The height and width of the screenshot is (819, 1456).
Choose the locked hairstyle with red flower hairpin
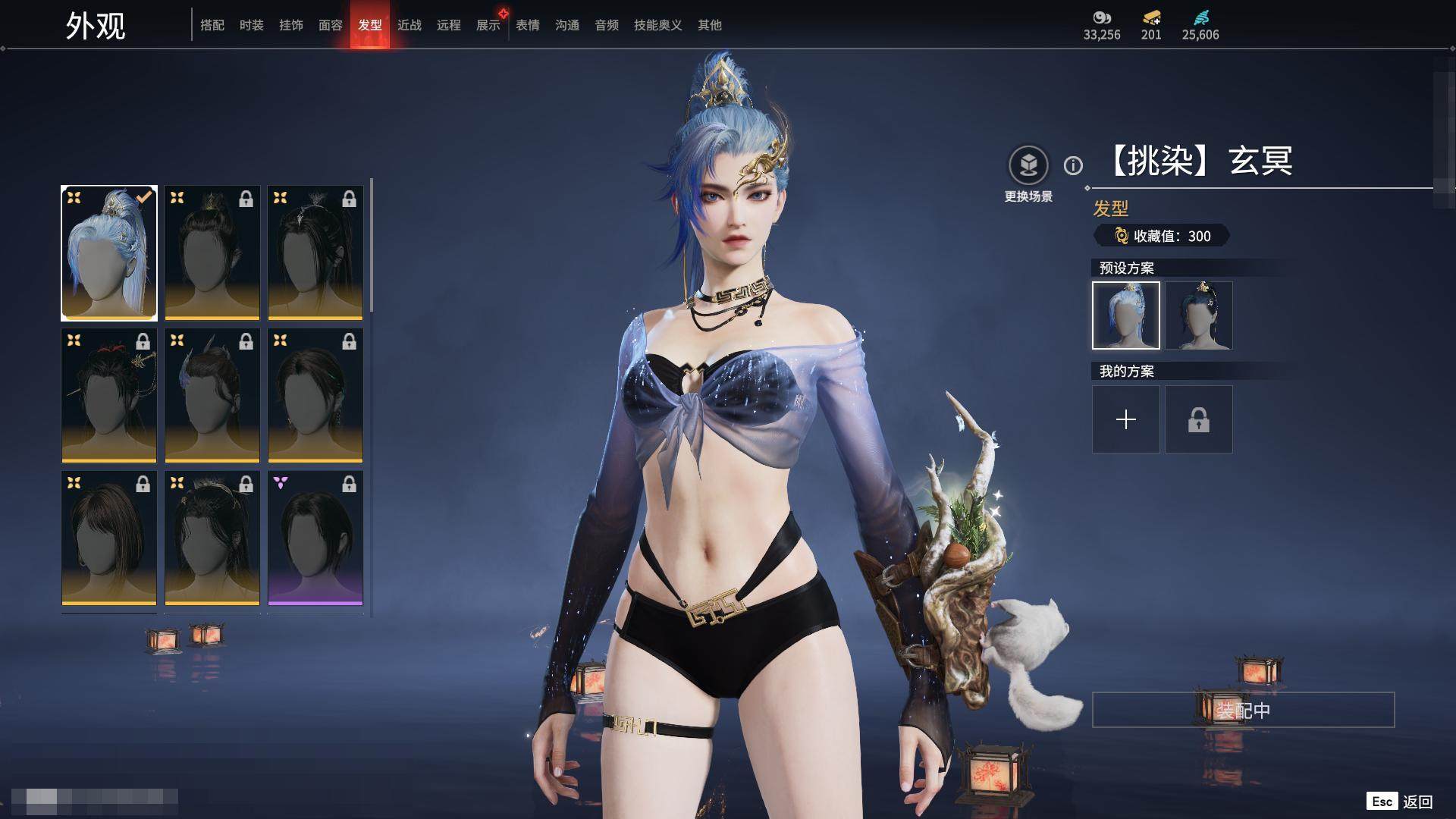109,395
